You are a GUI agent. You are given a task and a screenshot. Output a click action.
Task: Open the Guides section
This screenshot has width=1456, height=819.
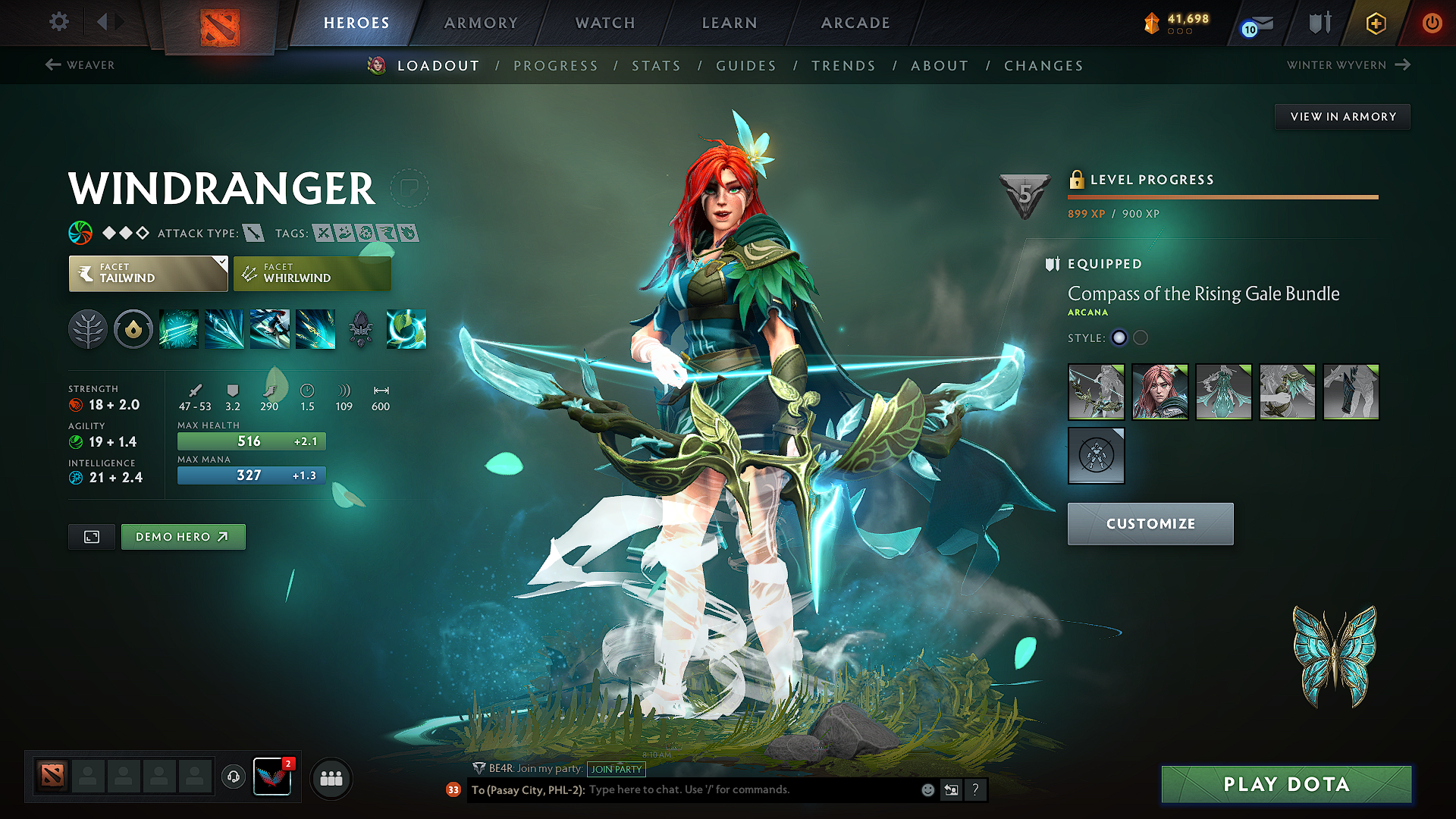click(746, 66)
